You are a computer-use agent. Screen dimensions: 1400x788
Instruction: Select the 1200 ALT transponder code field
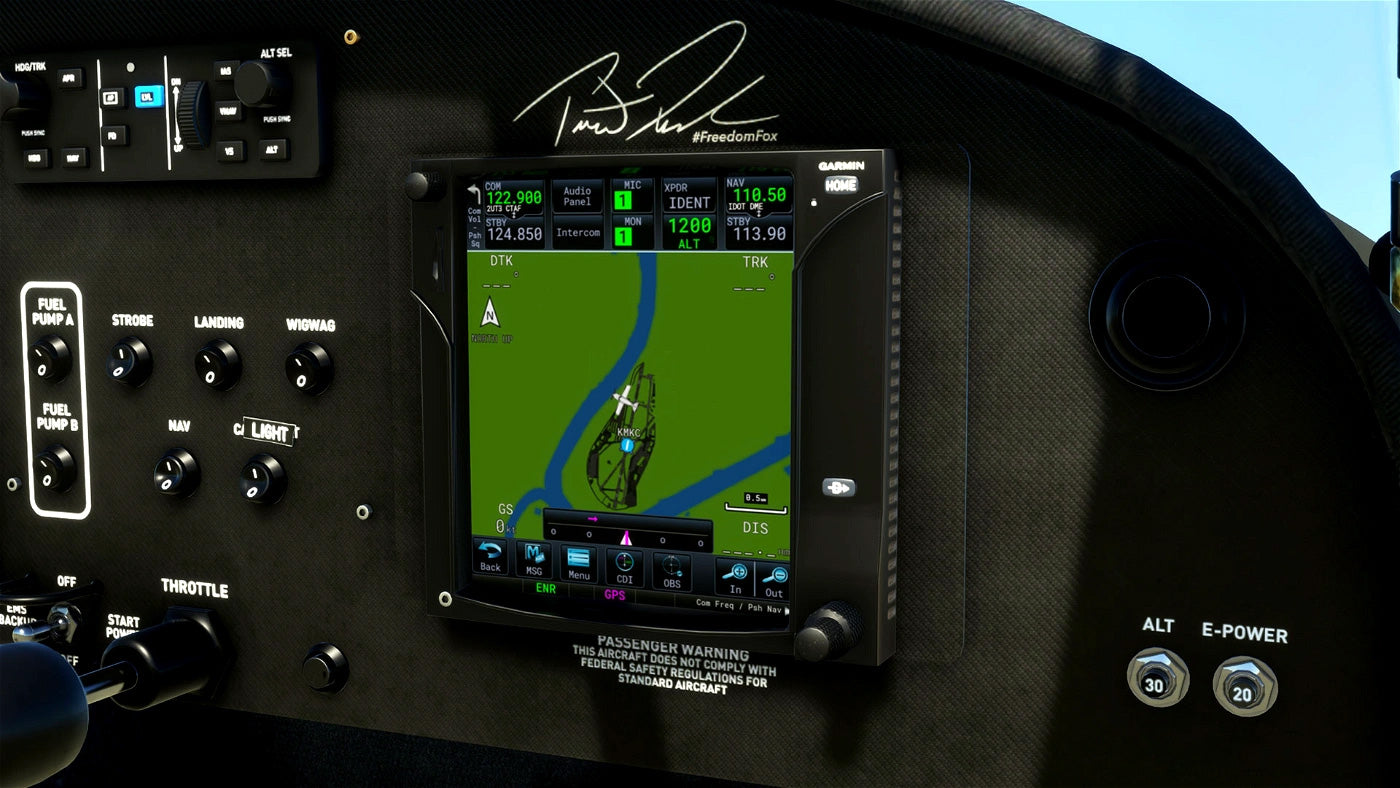[x=689, y=233]
